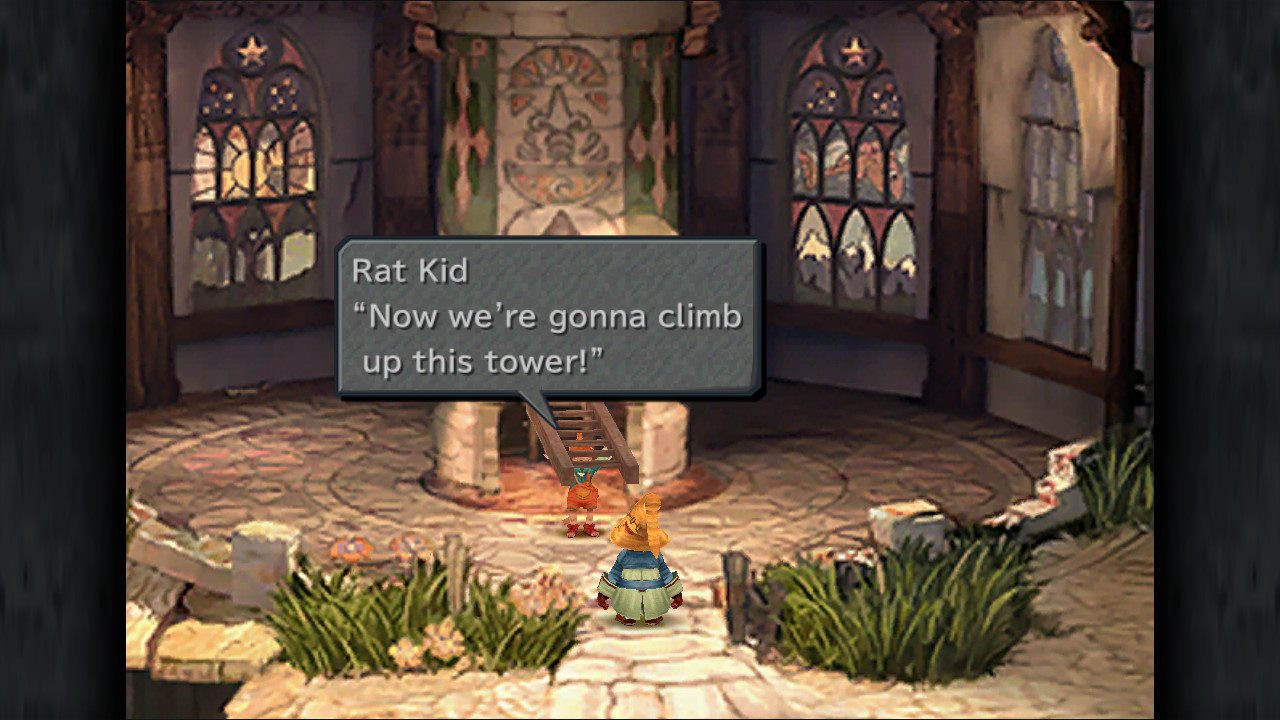
Task: Select the stone pillar stump on the left ledge
Action: tap(255, 560)
